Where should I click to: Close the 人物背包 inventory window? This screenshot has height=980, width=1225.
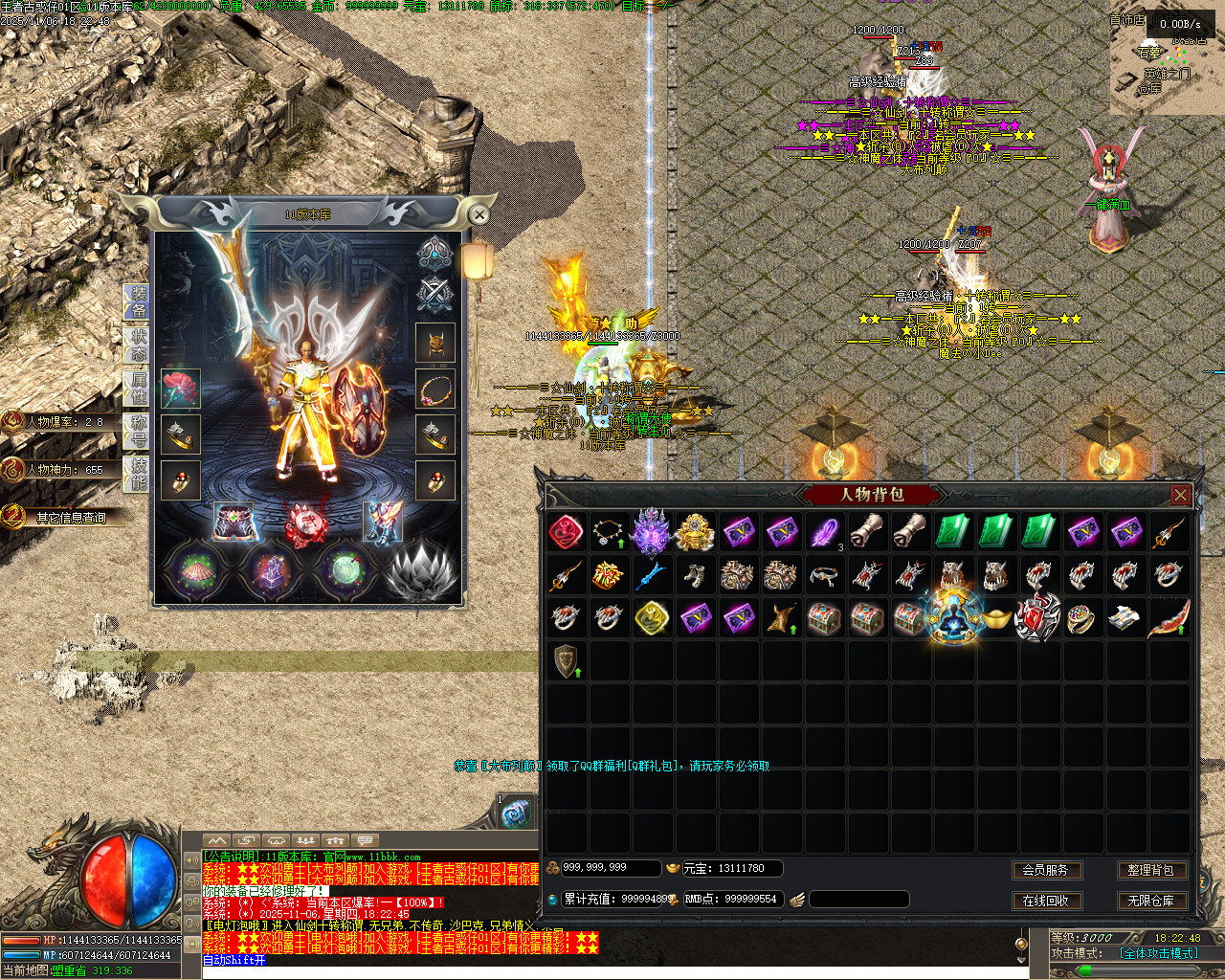click(x=1180, y=495)
